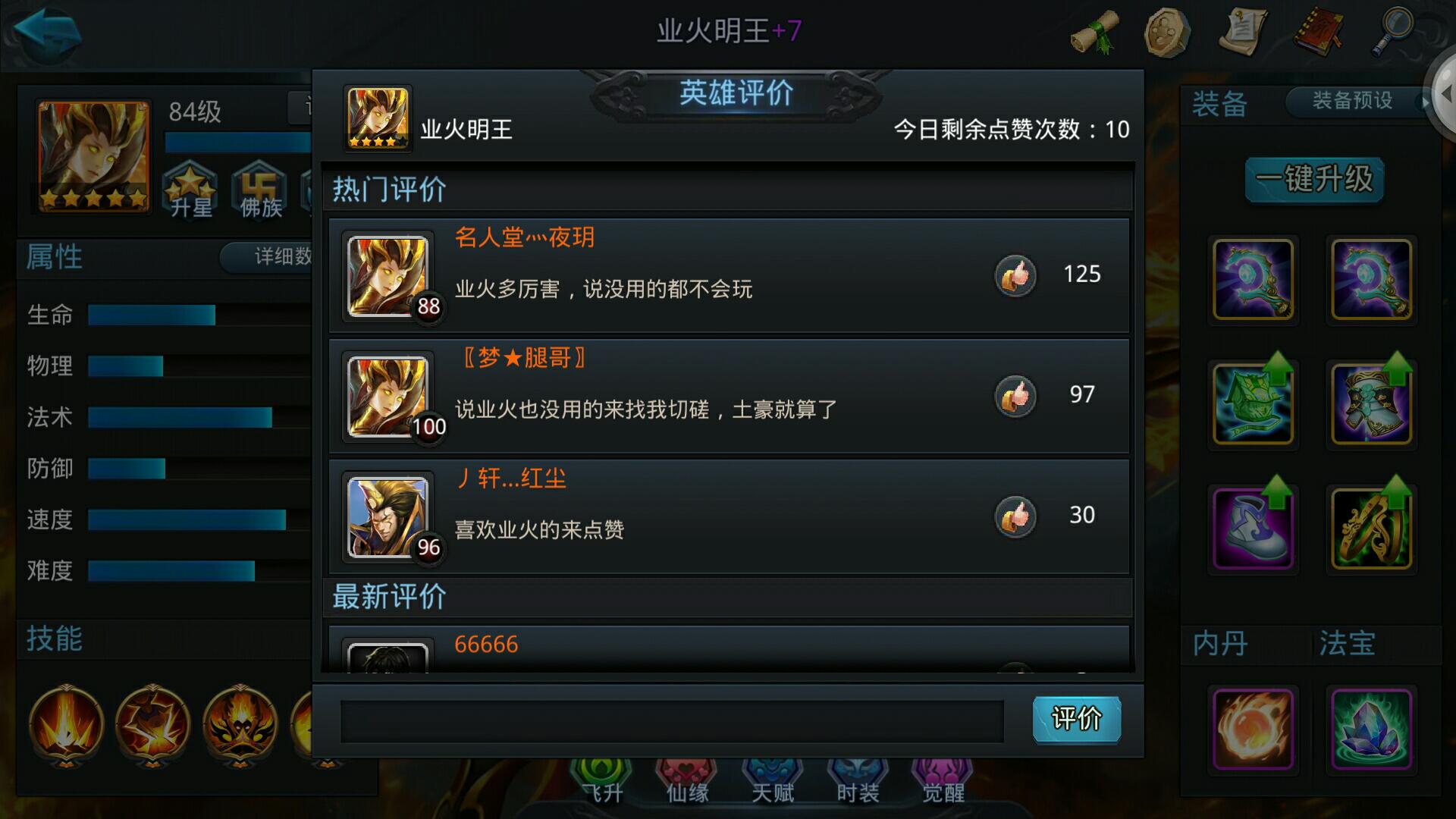Give a thumbs-up to 丿轩...红尘's review
Screen dimensions: 1456x819
click(1016, 515)
